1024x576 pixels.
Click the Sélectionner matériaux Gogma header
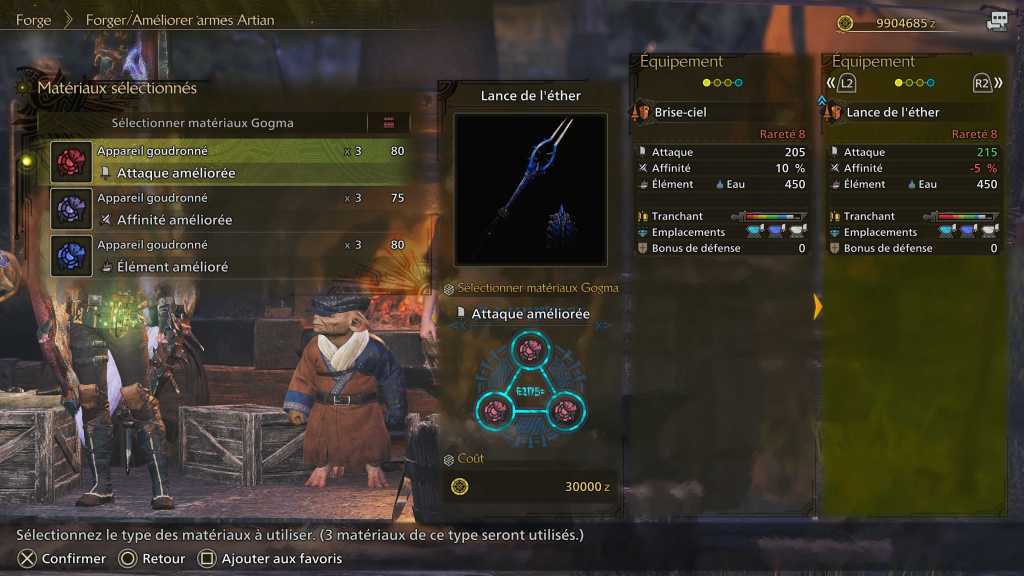202,123
